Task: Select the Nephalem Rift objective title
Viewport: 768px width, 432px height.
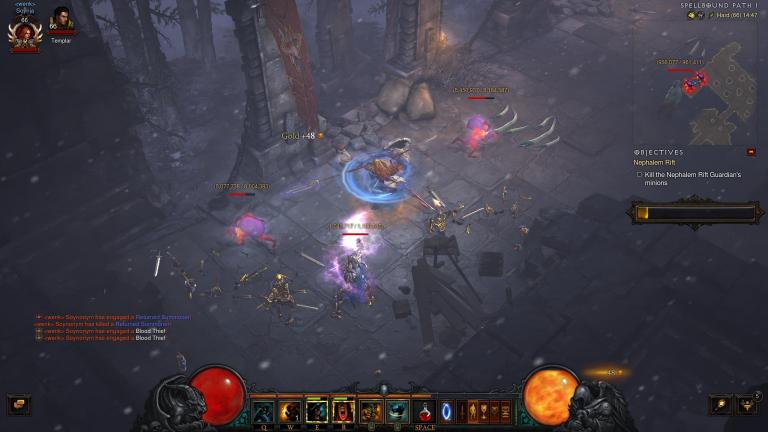Action: [x=653, y=162]
